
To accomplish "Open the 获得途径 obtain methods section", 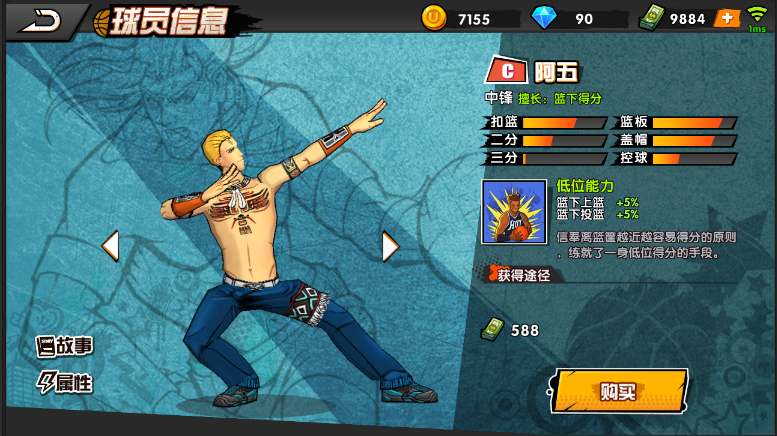I will tap(522, 275).
